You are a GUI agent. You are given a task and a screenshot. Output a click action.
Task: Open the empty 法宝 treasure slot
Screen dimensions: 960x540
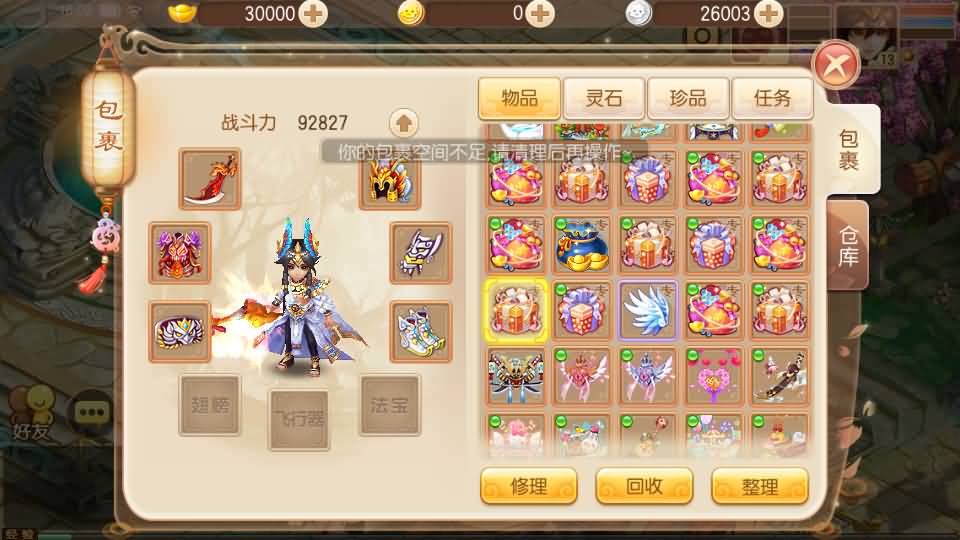pyautogui.click(x=390, y=405)
